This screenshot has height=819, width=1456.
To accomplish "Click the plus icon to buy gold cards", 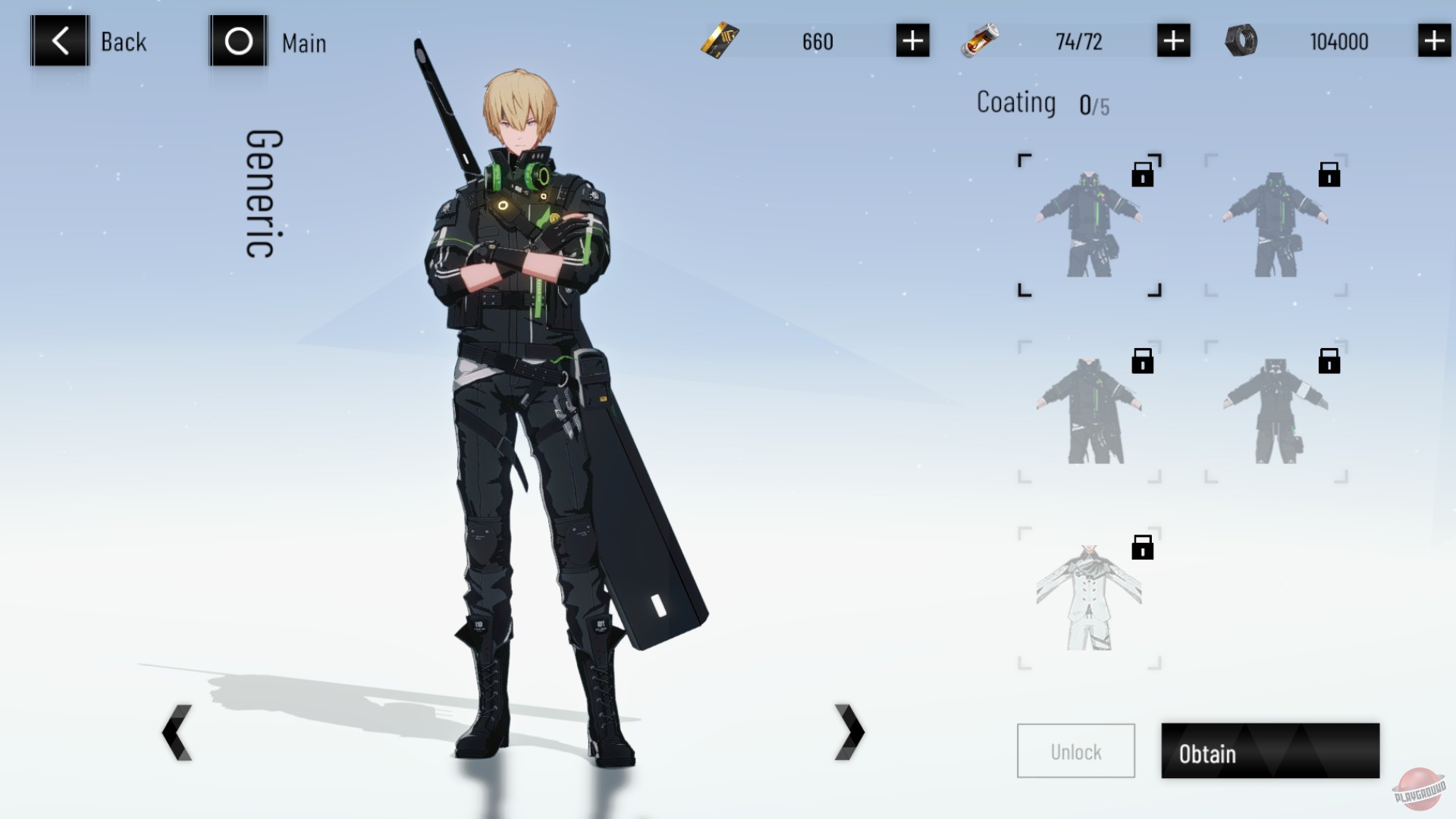I will [x=912, y=42].
